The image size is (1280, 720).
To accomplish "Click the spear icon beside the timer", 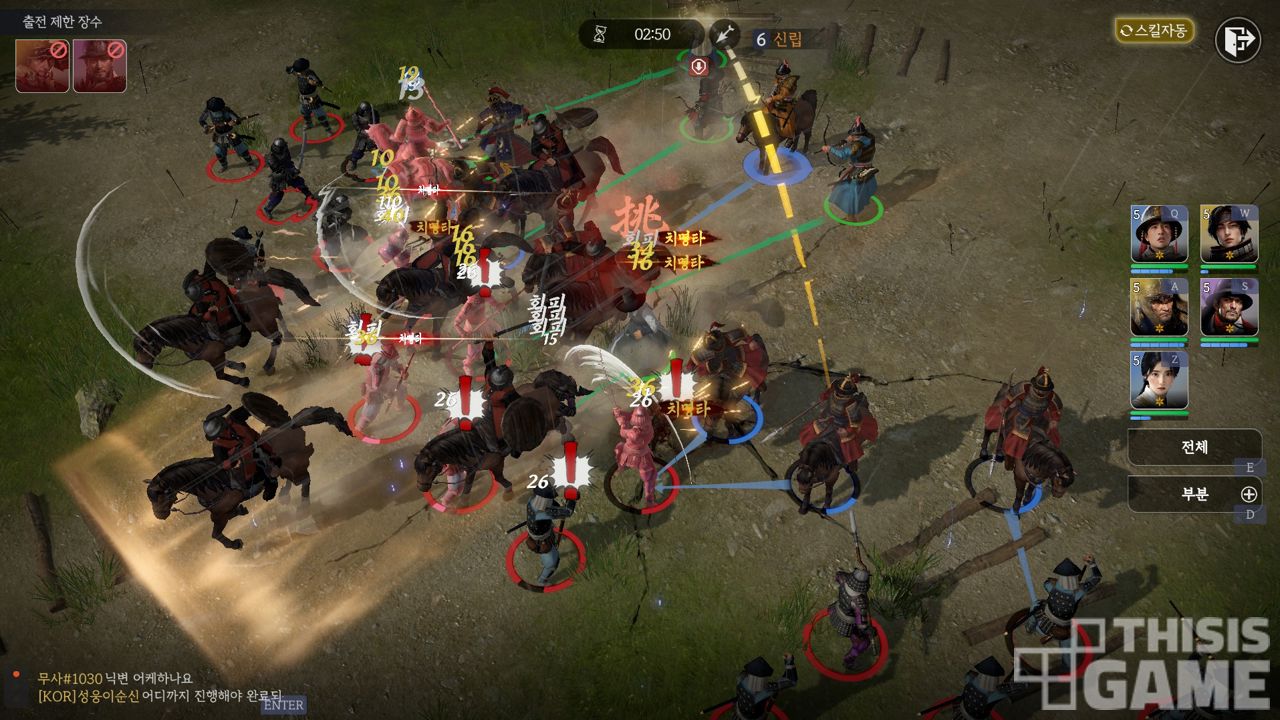I will click(x=723, y=34).
